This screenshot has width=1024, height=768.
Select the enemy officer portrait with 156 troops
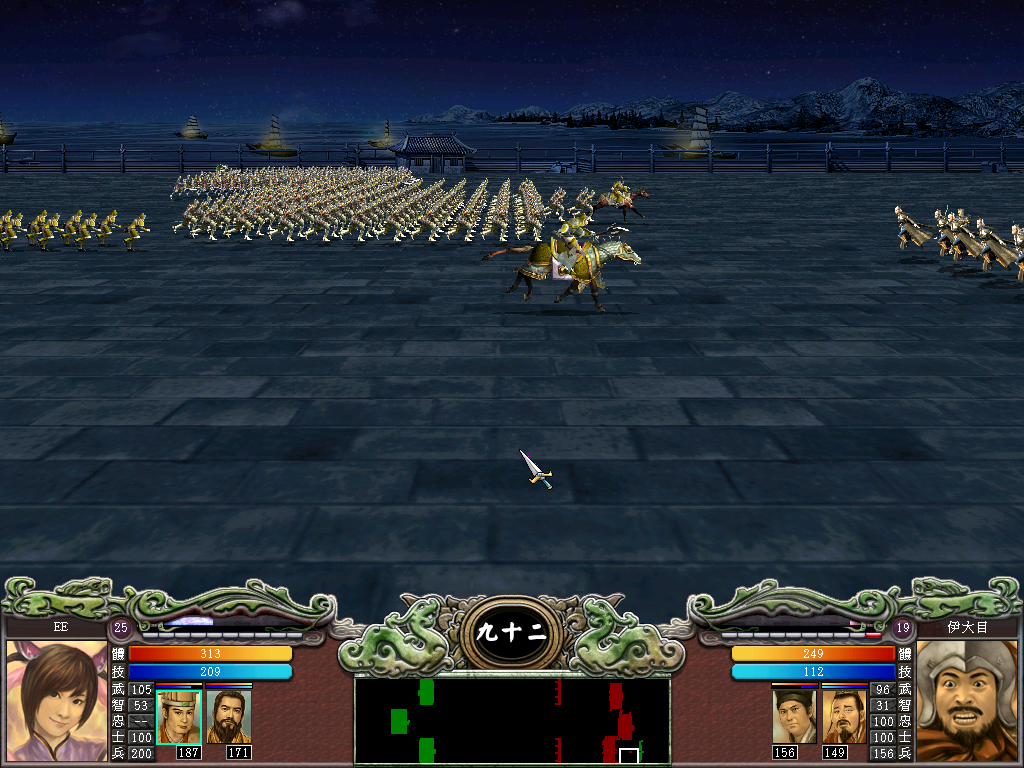794,716
